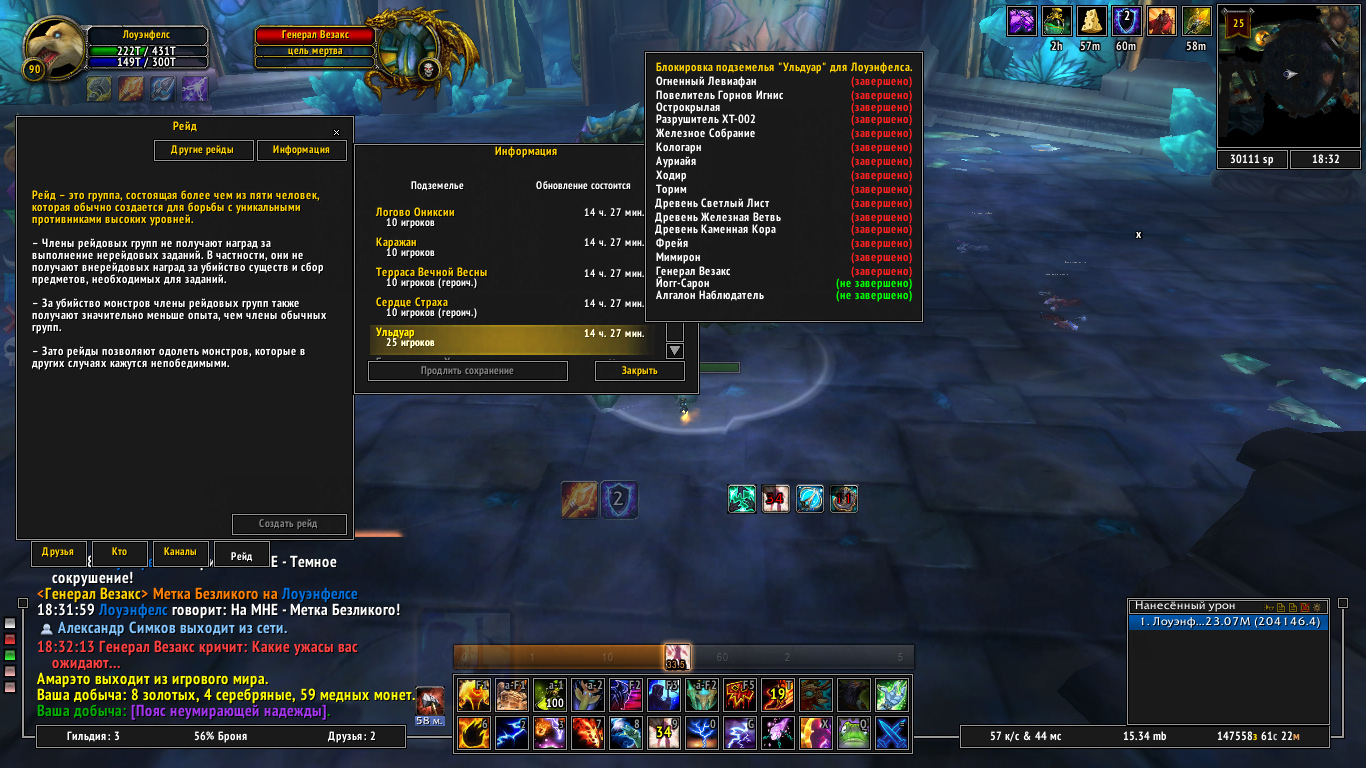Screen dimensions: 1366x768
Task: Click the lockout list scroll-down arrow
Action: point(675,351)
